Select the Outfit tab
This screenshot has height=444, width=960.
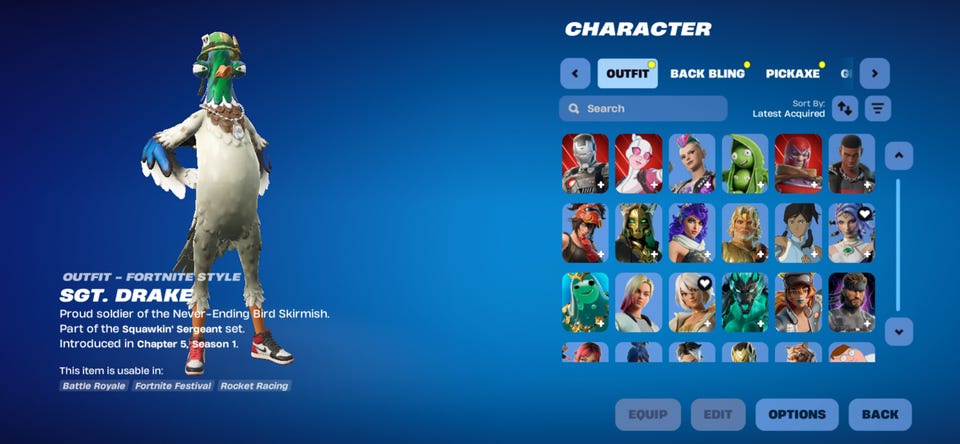click(x=627, y=74)
